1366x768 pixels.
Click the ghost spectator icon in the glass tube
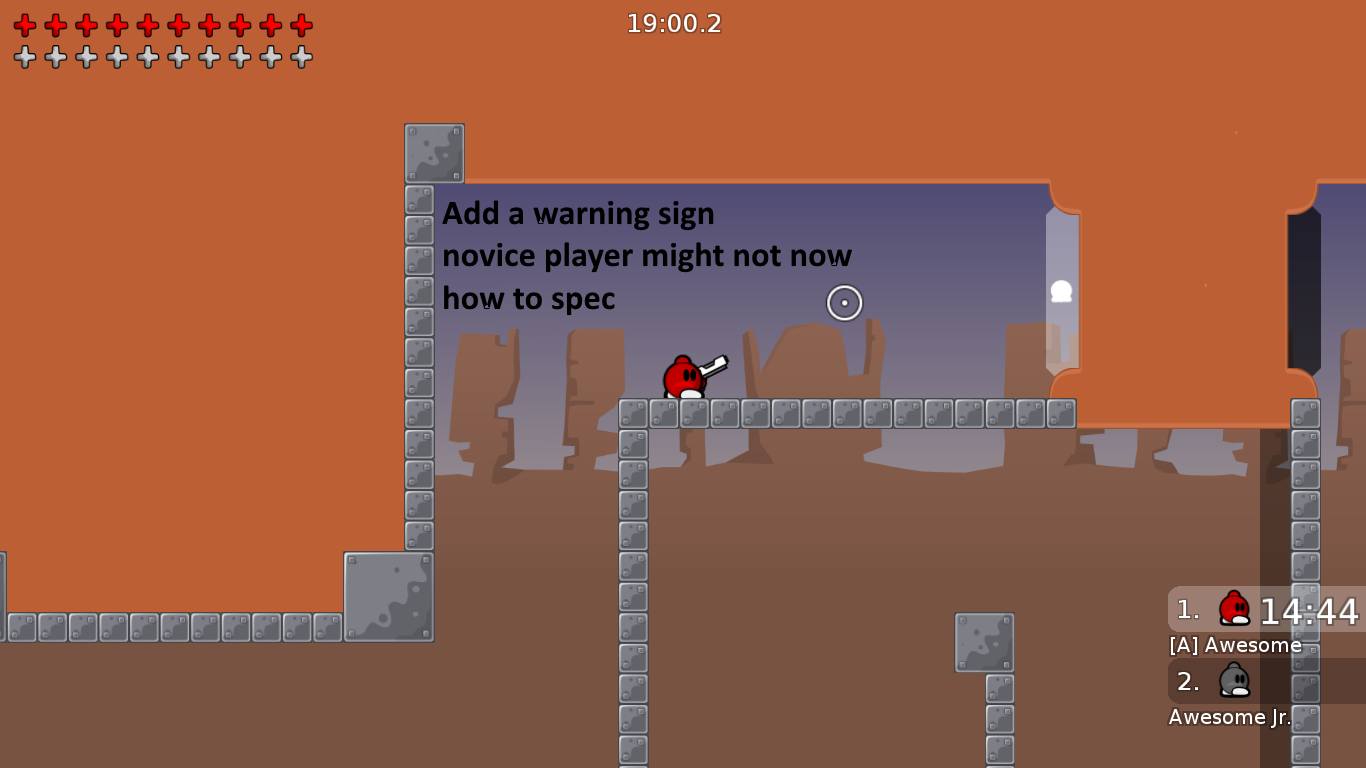click(1061, 291)
